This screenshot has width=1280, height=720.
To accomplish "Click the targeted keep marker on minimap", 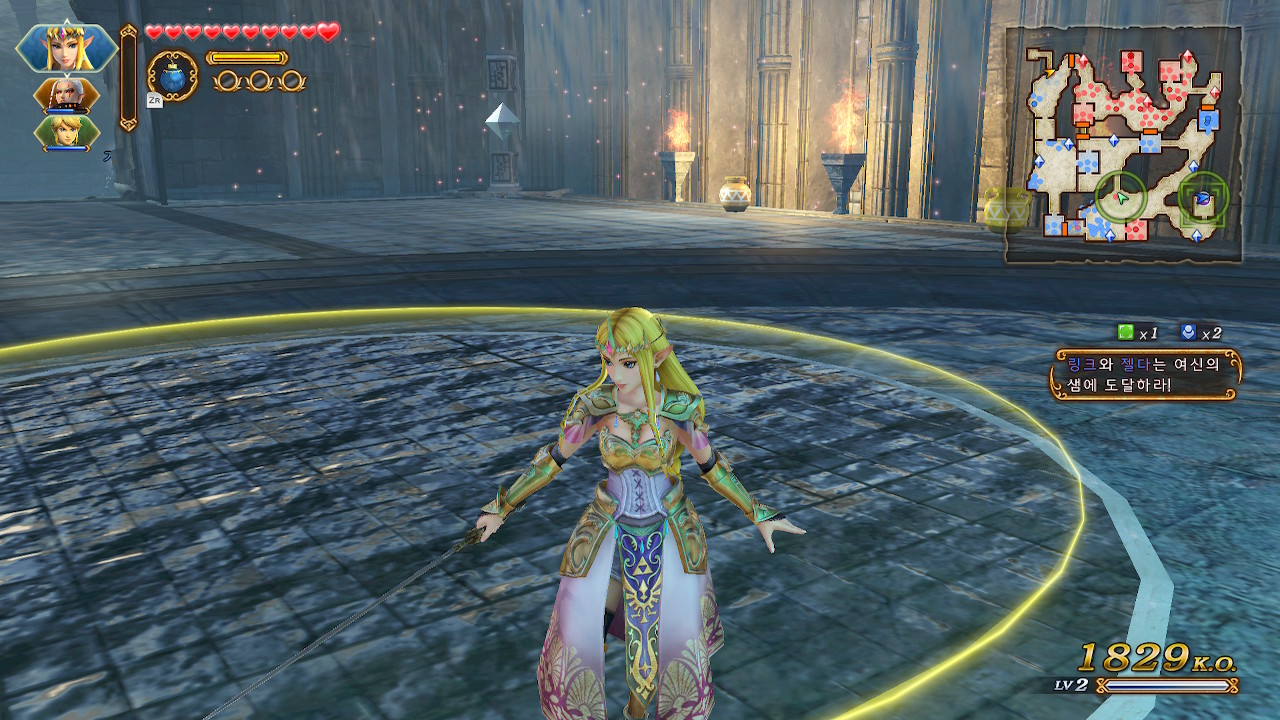I will click(x=1203, y=198).
